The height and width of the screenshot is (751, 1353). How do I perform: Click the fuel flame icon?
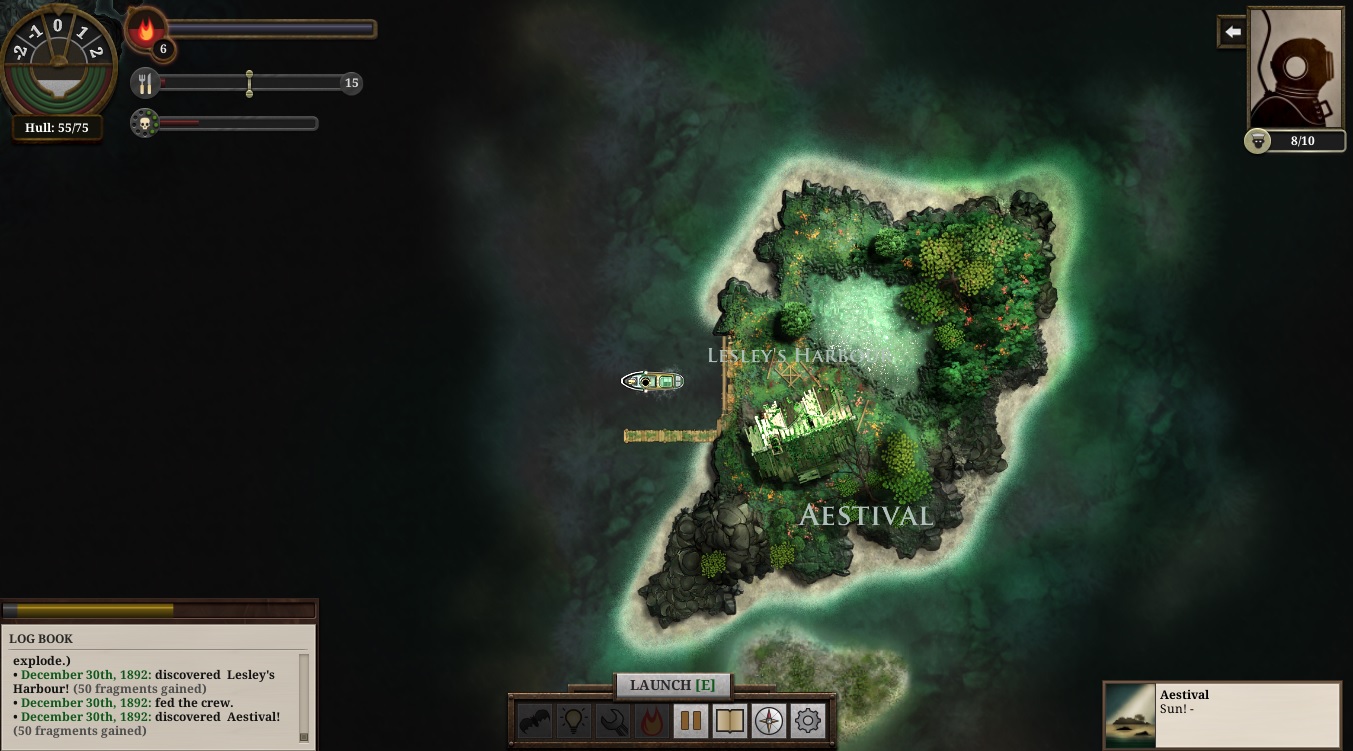point(146,29)
